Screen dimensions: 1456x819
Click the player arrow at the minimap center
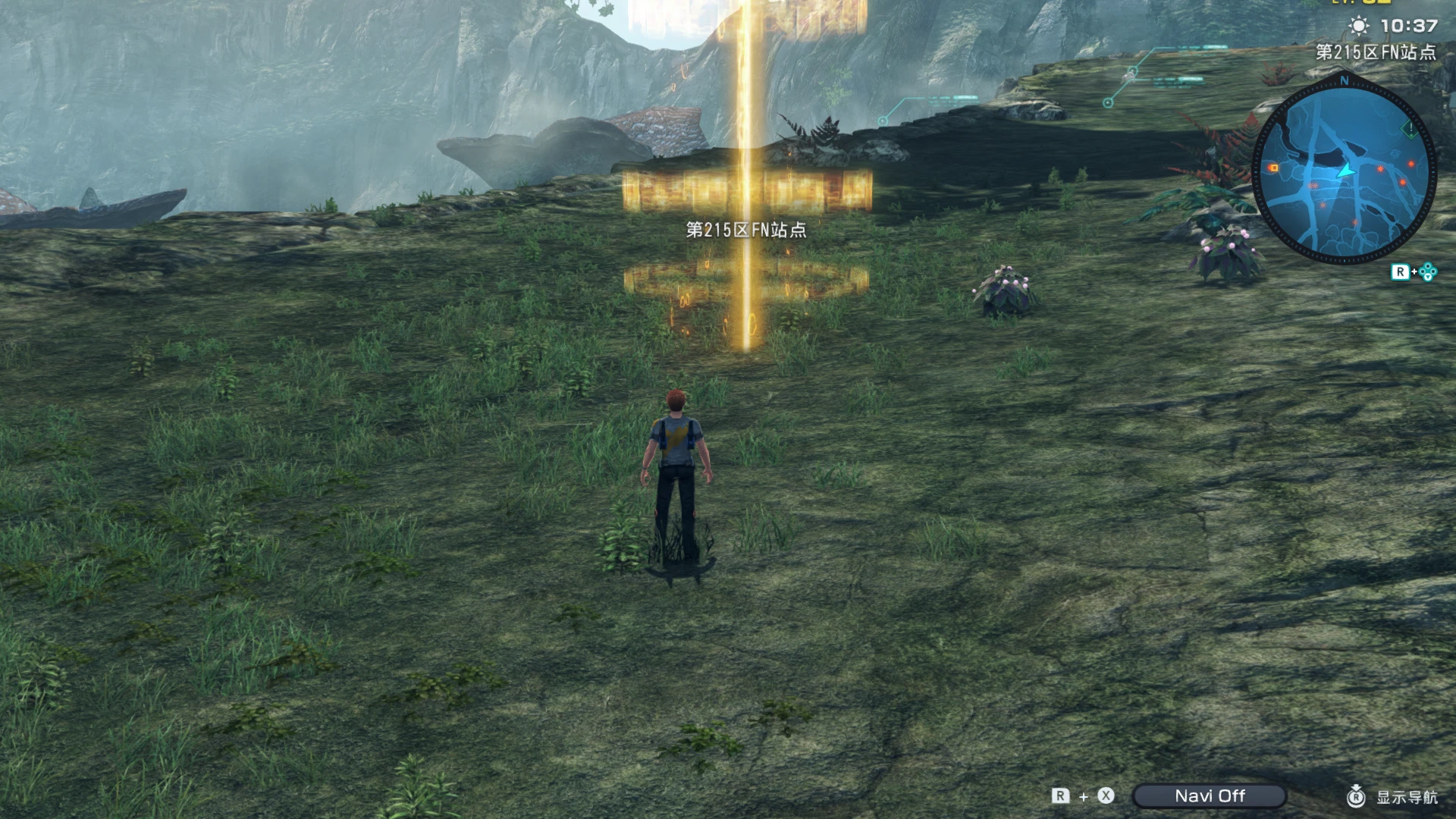[x=1345, y=171]
